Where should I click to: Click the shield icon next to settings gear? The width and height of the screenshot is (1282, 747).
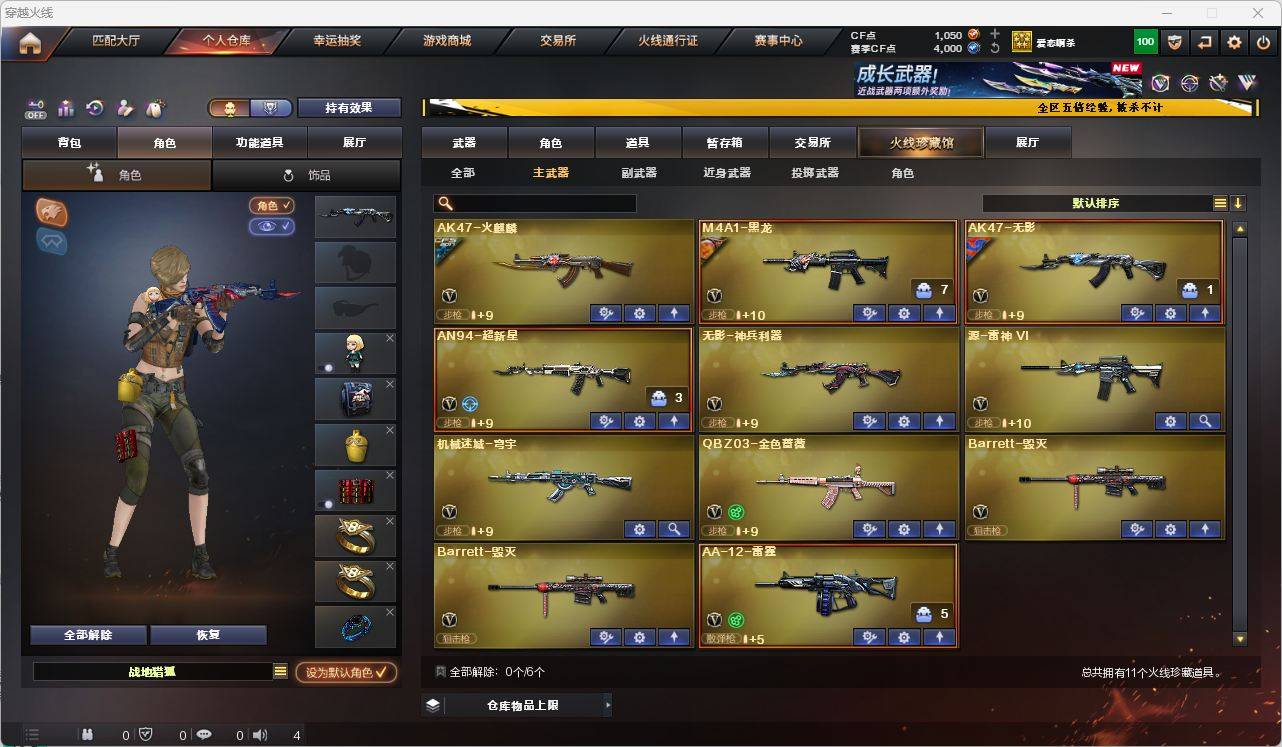pyautogui.click(x=1175, y=42)
